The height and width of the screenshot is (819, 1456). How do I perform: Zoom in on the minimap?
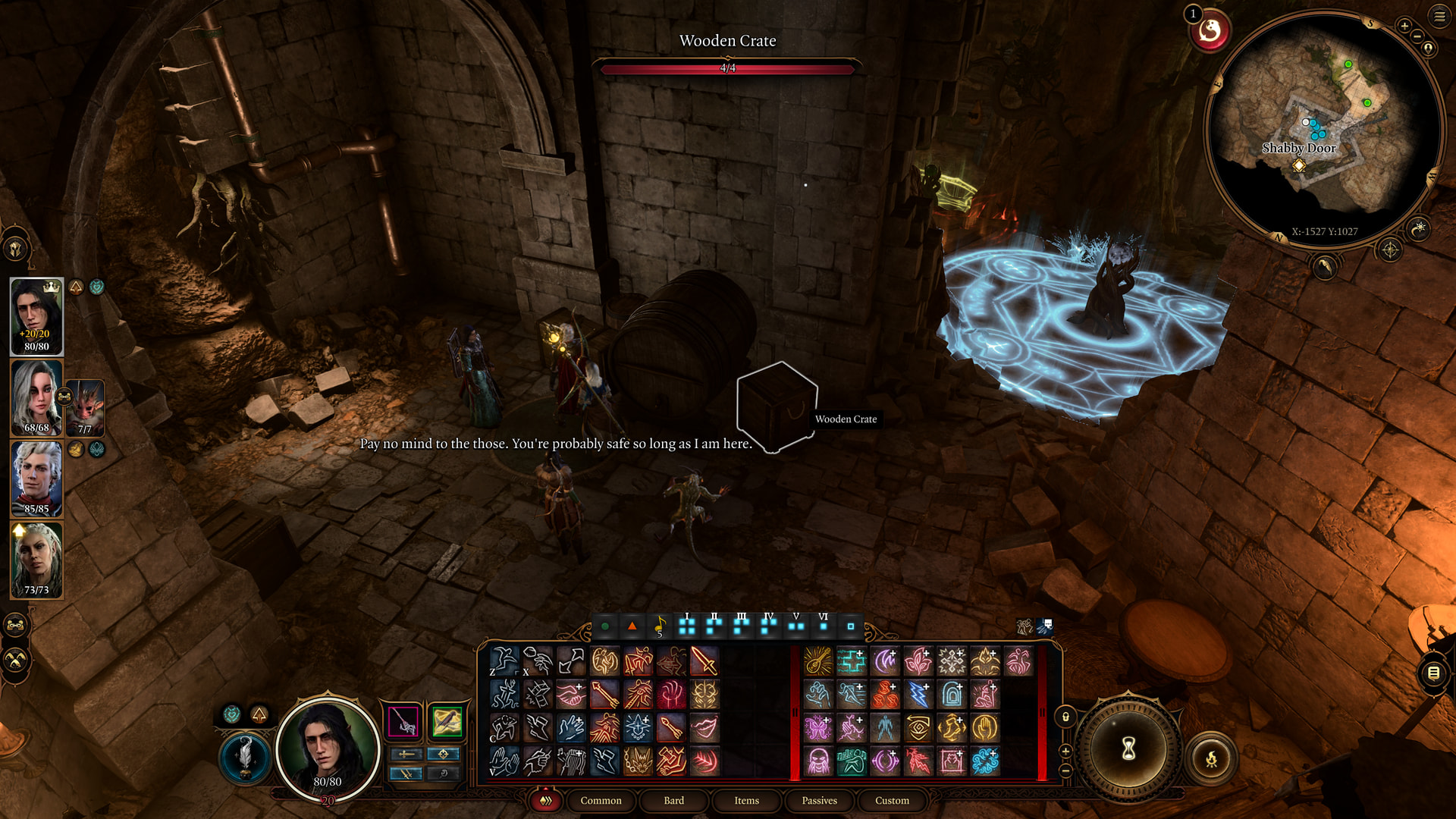point(1404,27)
